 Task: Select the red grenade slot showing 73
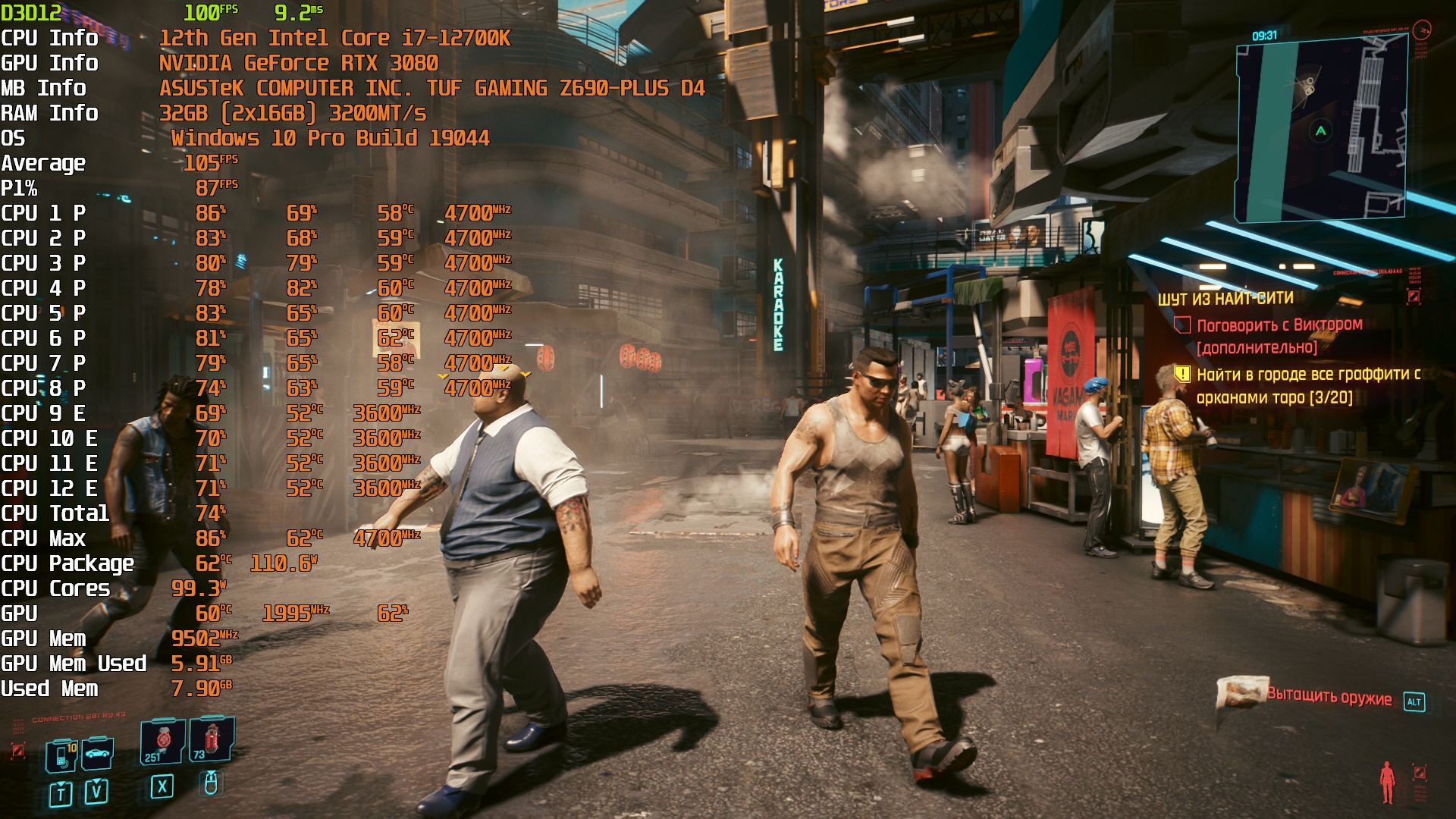[x=211, y=739]
